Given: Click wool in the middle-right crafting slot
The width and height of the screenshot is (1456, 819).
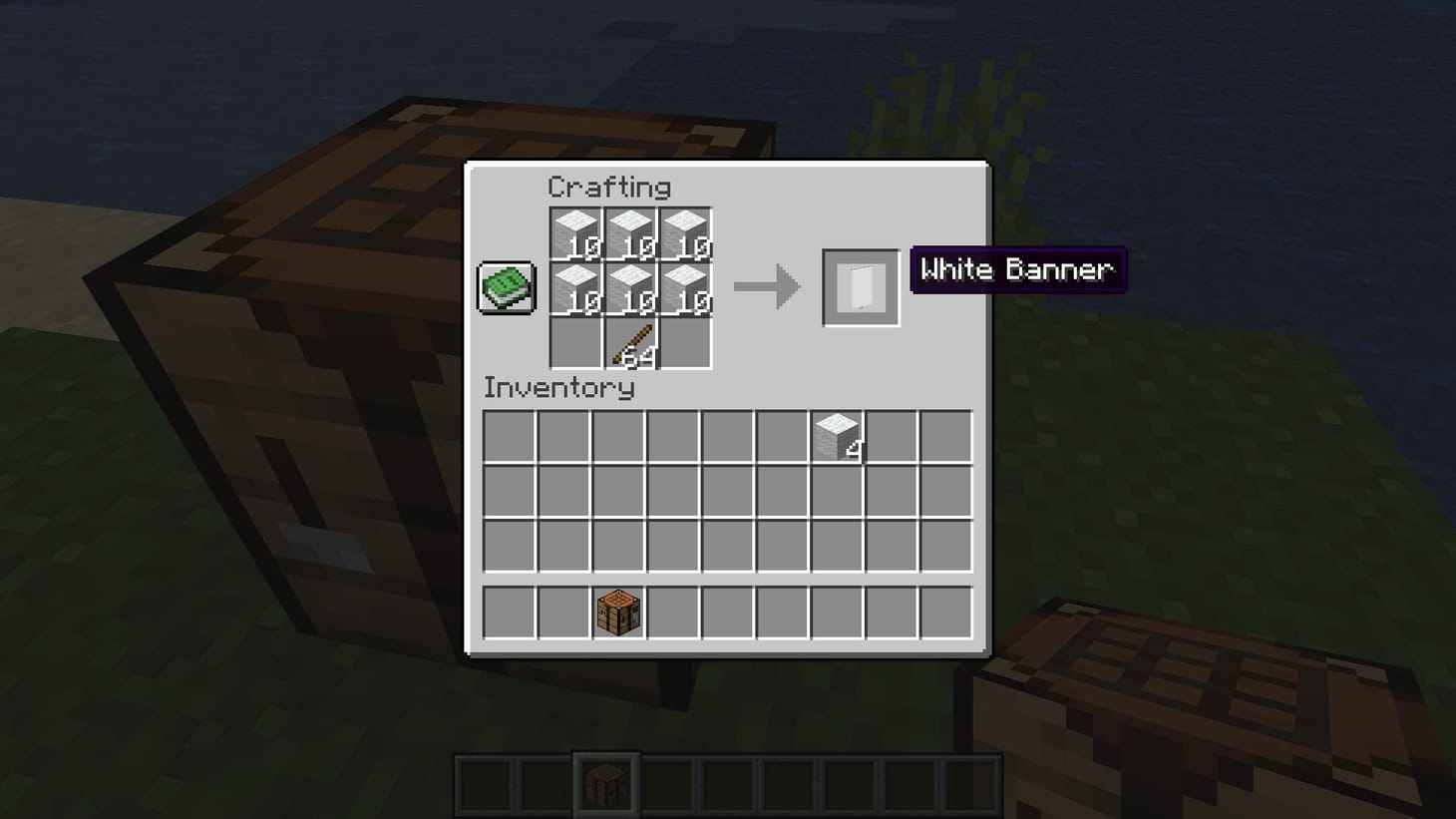Looking at the screenshot, I should pos(688,287).
